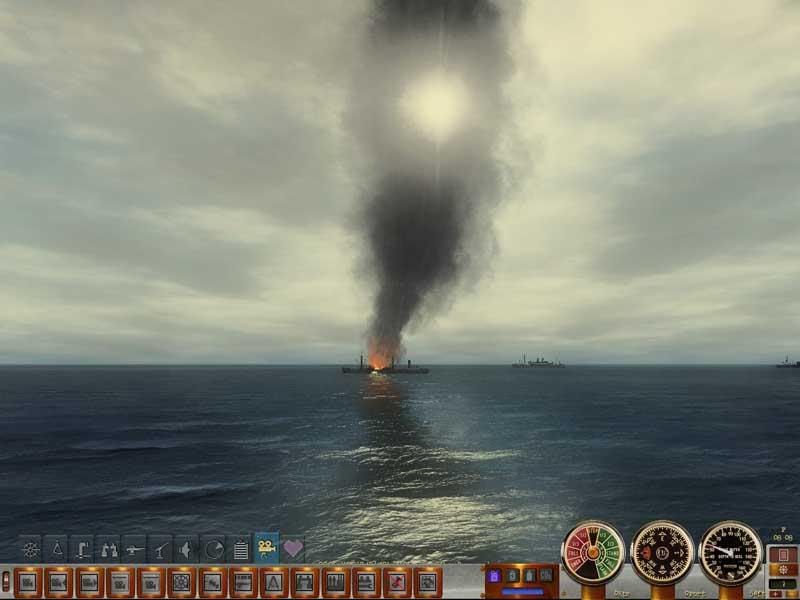Viewport: 800px width, 600px height.
Task: Set depth on the depth gauge dial
Action: pyautogui.click(x=730, y=553)
